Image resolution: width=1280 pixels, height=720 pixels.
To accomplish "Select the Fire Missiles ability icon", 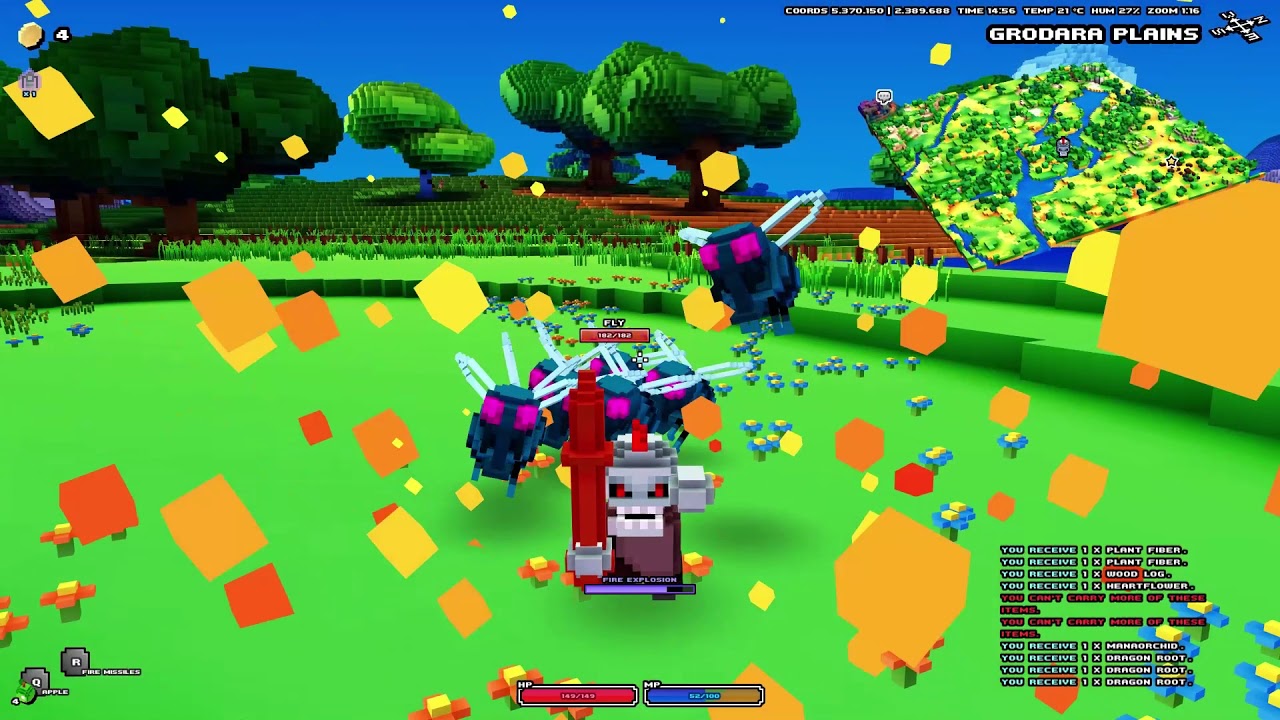I will pyautogui.click(x=75, y=662).
